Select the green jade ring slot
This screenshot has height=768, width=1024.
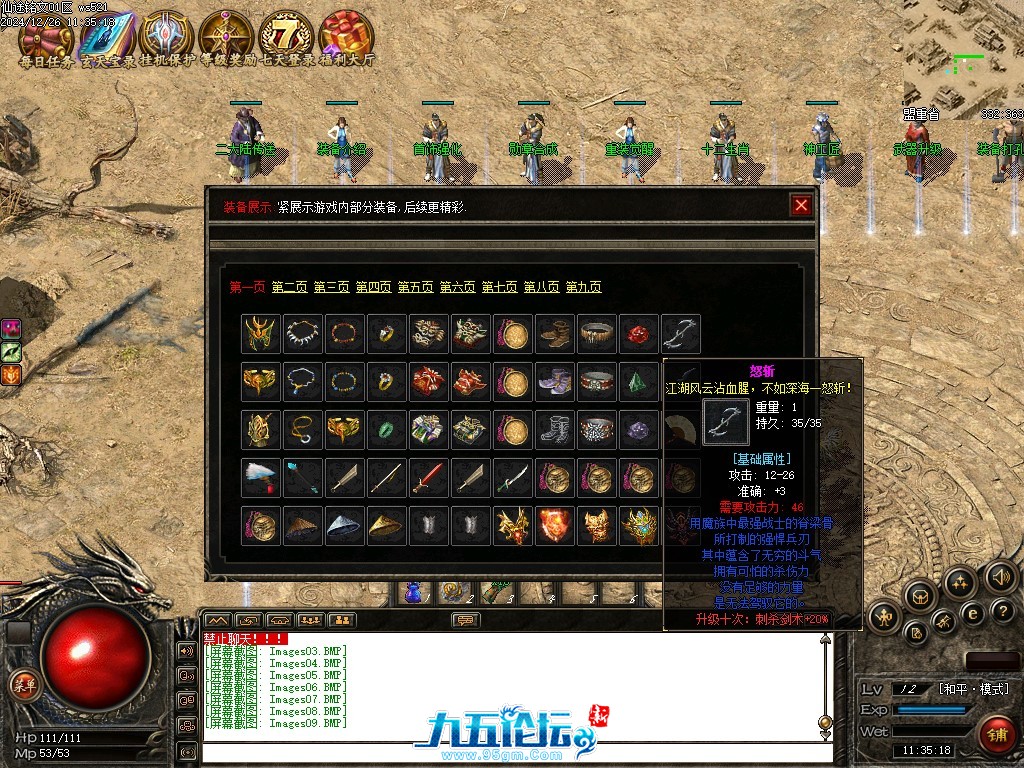point(386,429)
